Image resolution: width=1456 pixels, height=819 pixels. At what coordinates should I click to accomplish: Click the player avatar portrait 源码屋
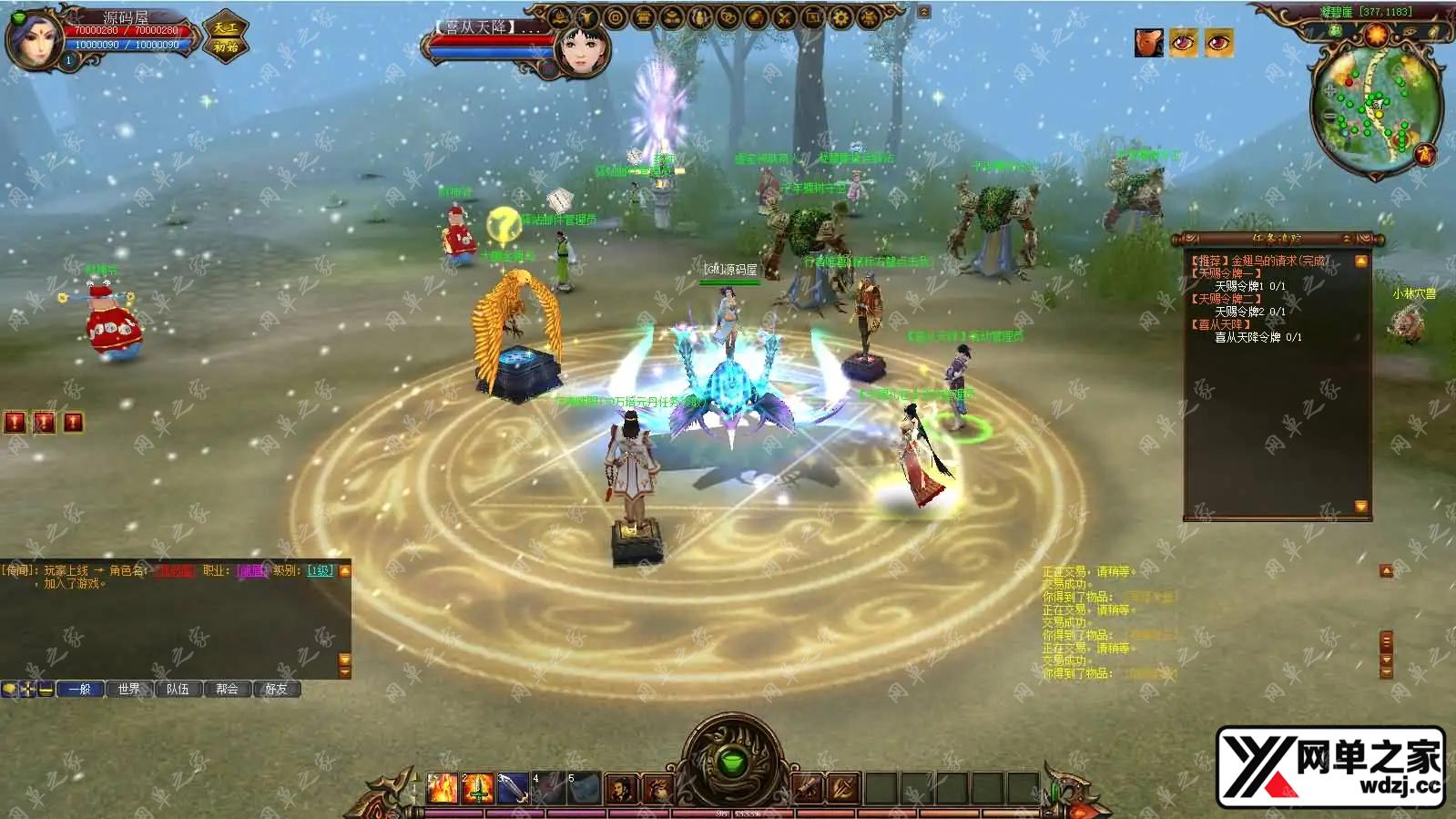(33, 38)
